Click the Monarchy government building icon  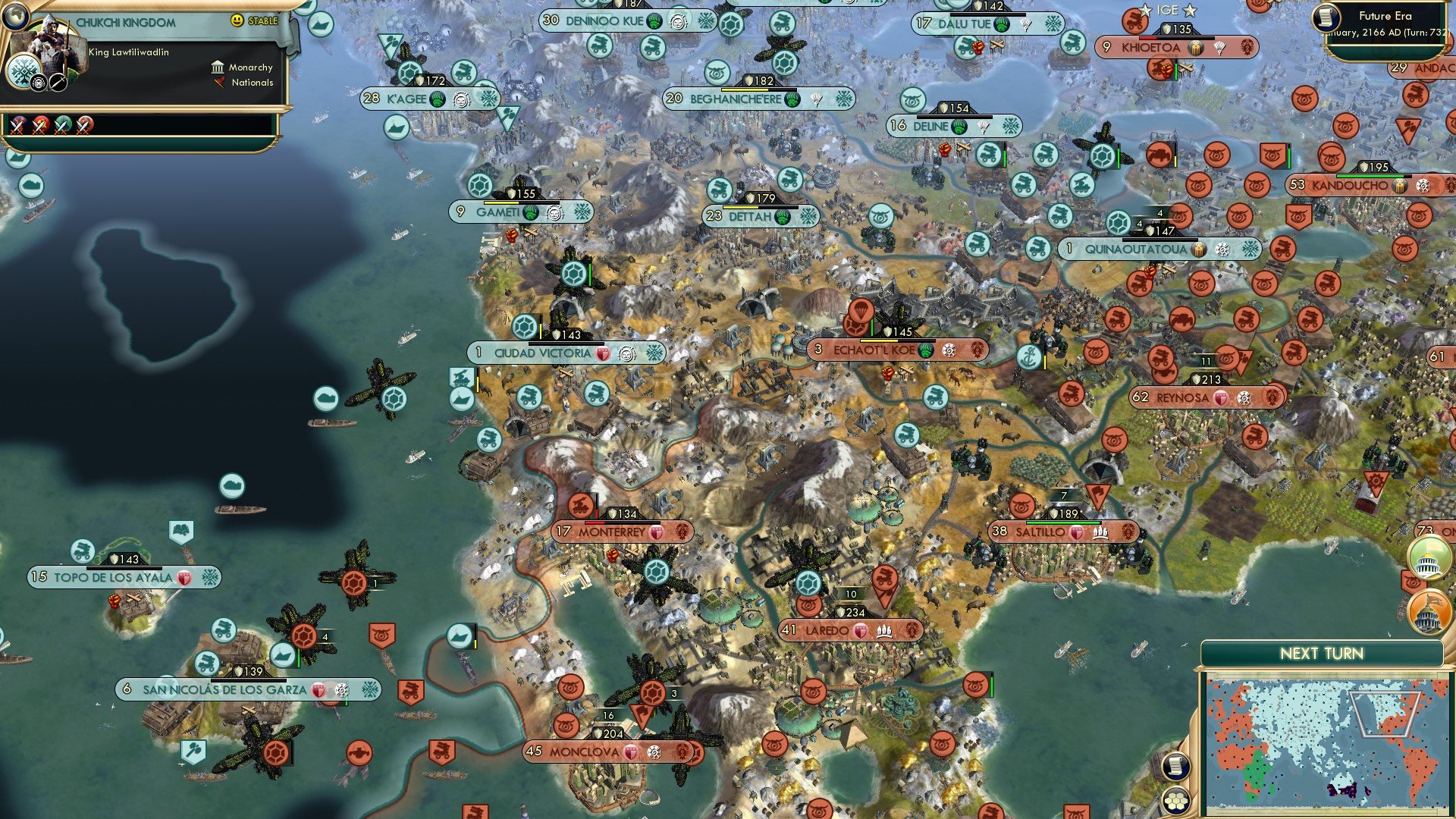218,67
